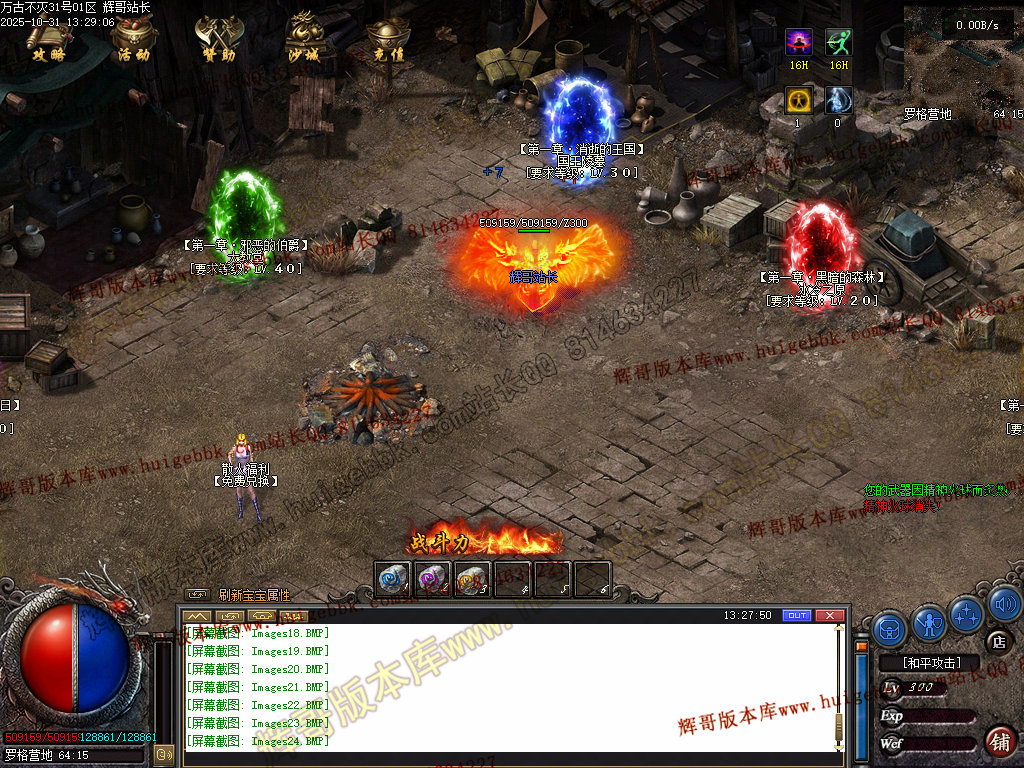
Task: Close the chat log panel with red X
Action: tap(829, 615)
